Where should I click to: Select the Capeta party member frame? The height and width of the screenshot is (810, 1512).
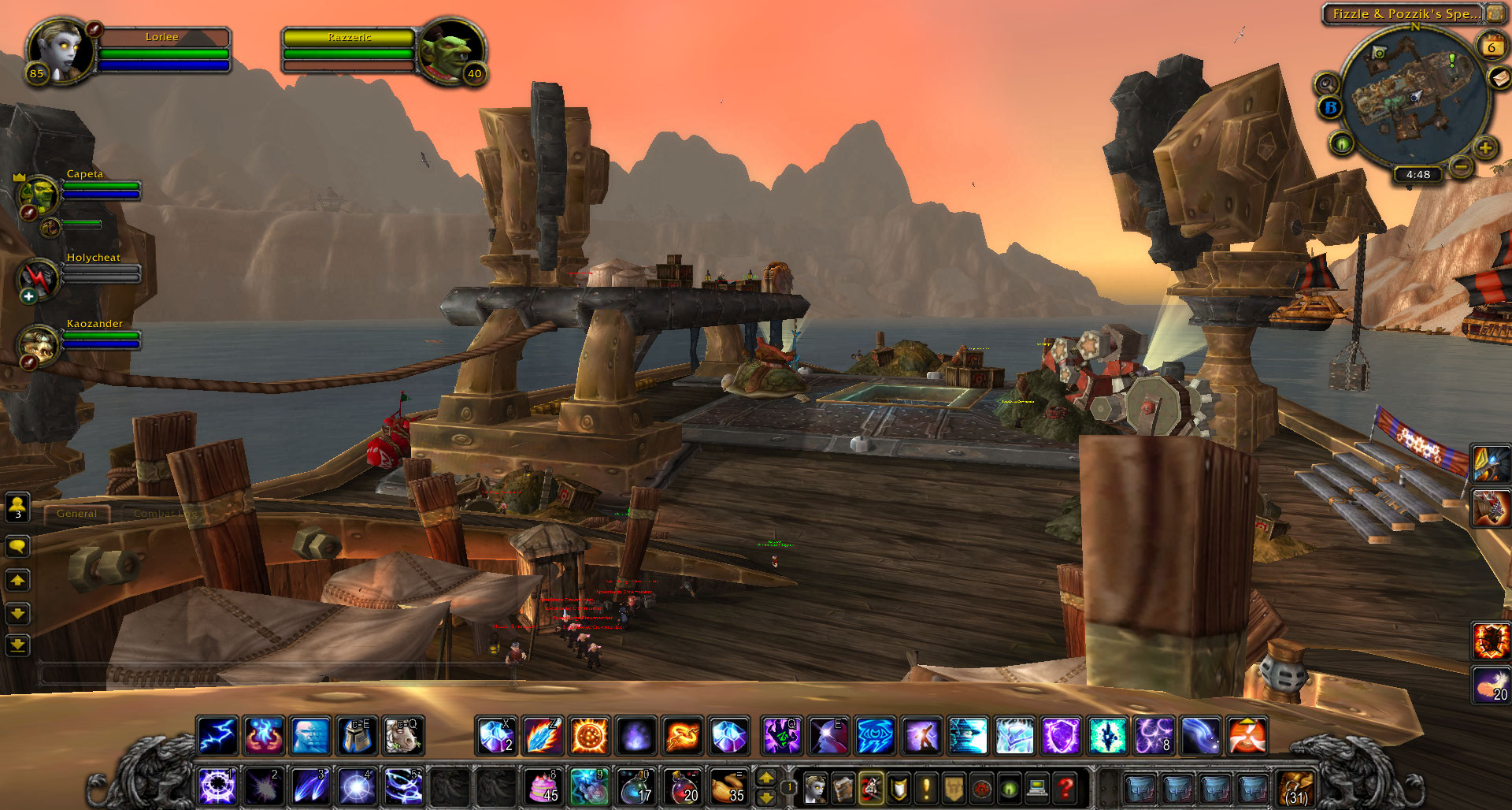tap(39, 193)
